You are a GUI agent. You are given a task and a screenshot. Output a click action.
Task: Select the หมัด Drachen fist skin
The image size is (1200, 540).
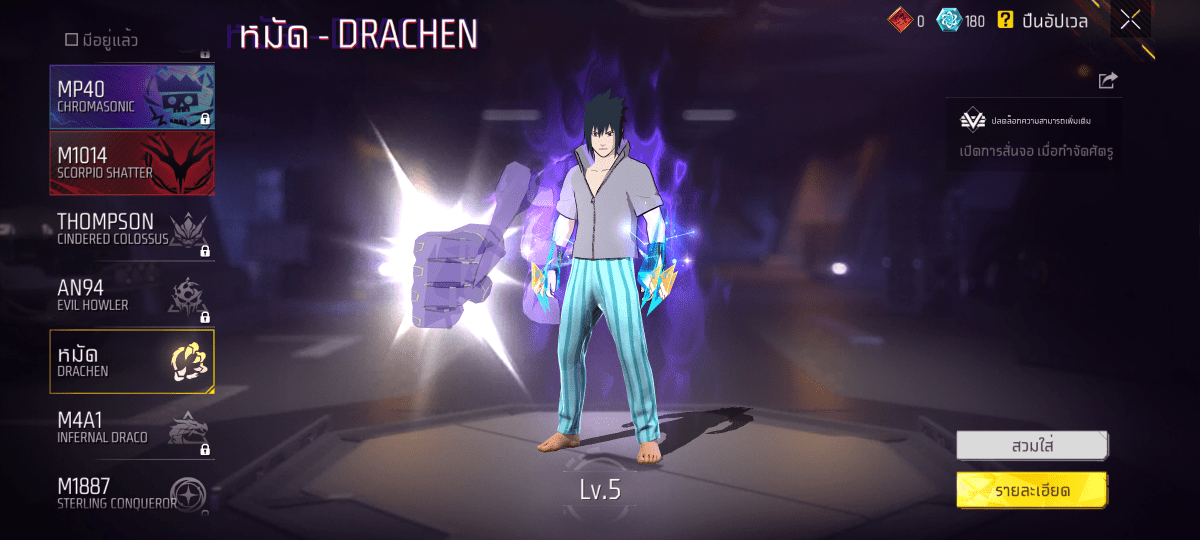point(132,361)
